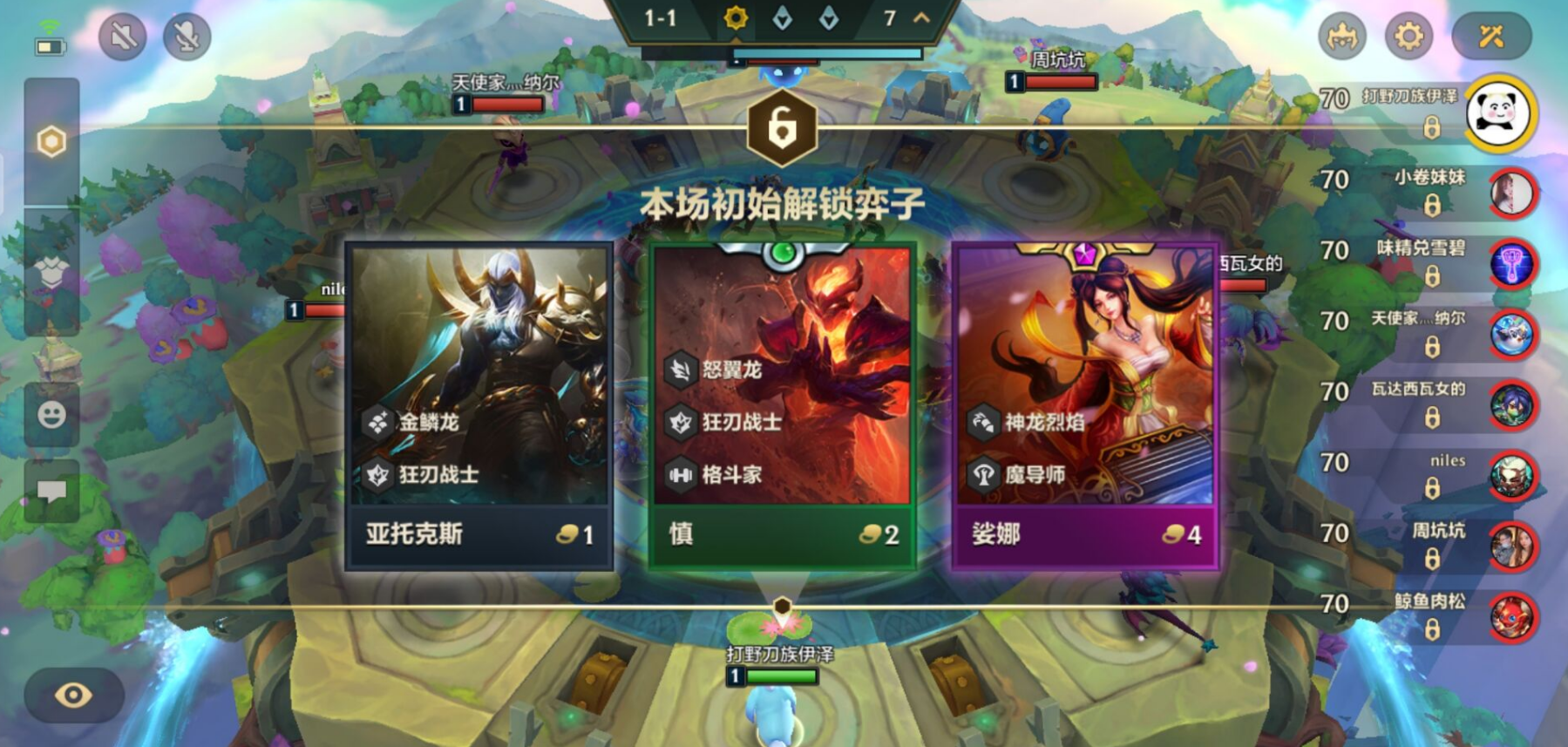Select the crossed swords battle icon top right

point(1492,37)
